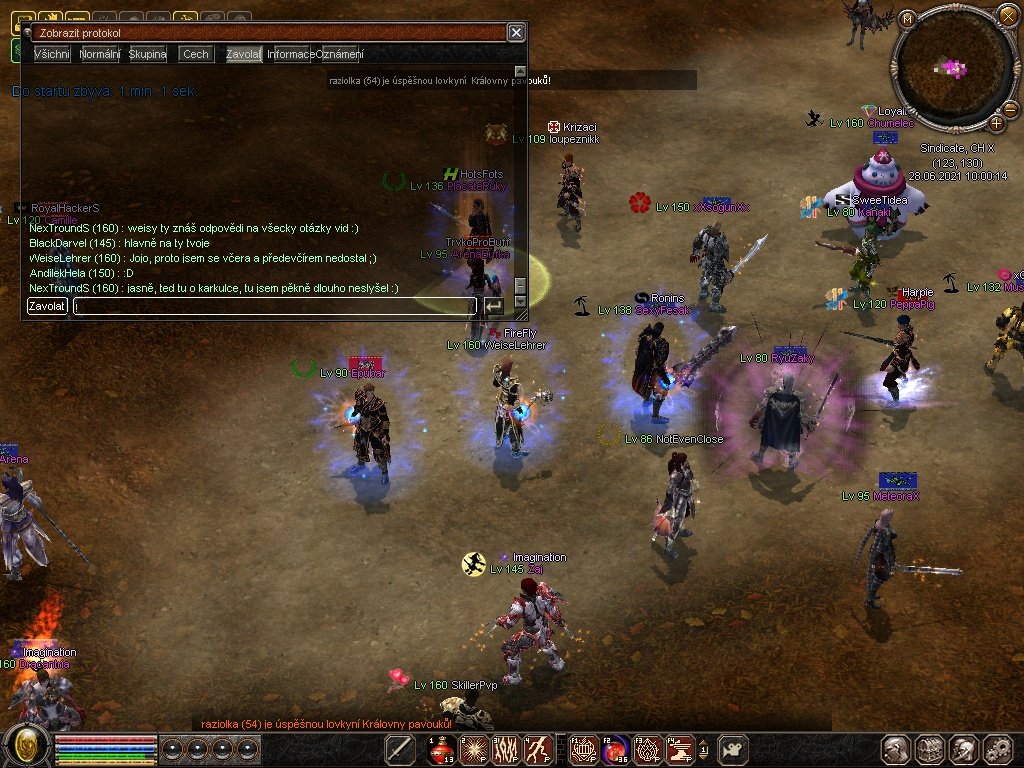Switch to the Oznámení tab
The image size is (1024, 768).
pyautogui.click(x=340, y=54)
